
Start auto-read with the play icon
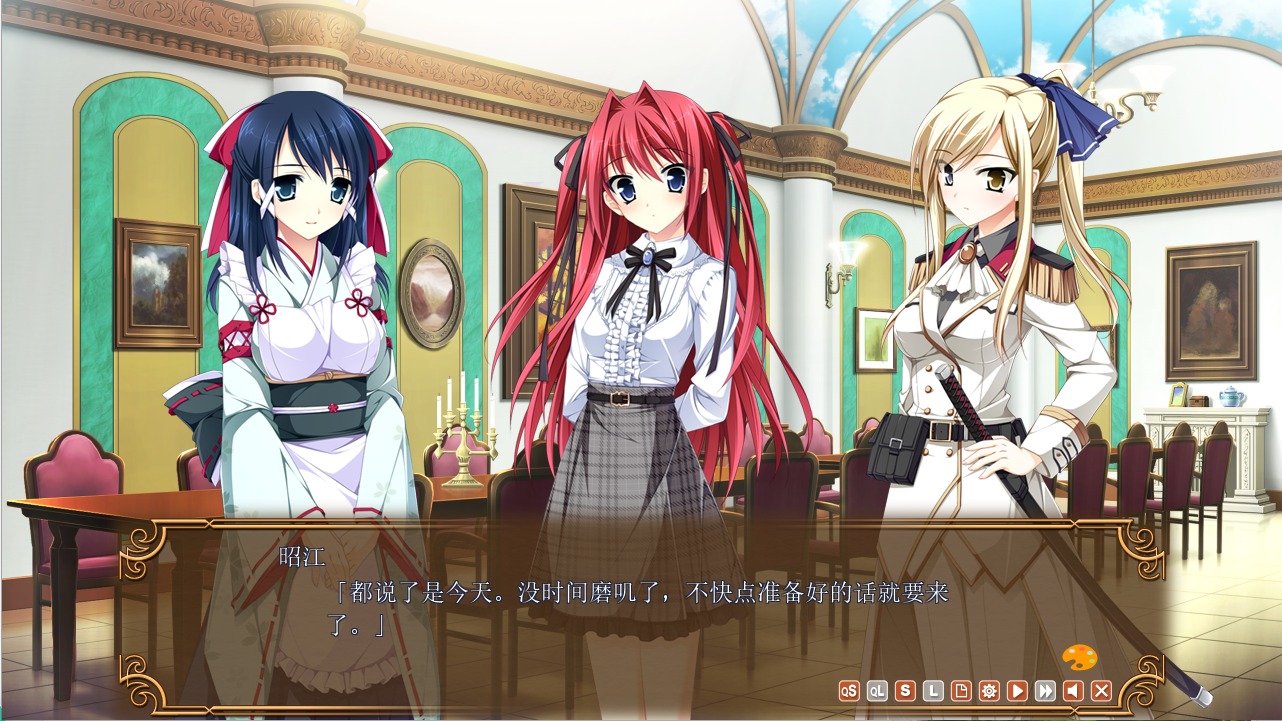coord(1018,691)
